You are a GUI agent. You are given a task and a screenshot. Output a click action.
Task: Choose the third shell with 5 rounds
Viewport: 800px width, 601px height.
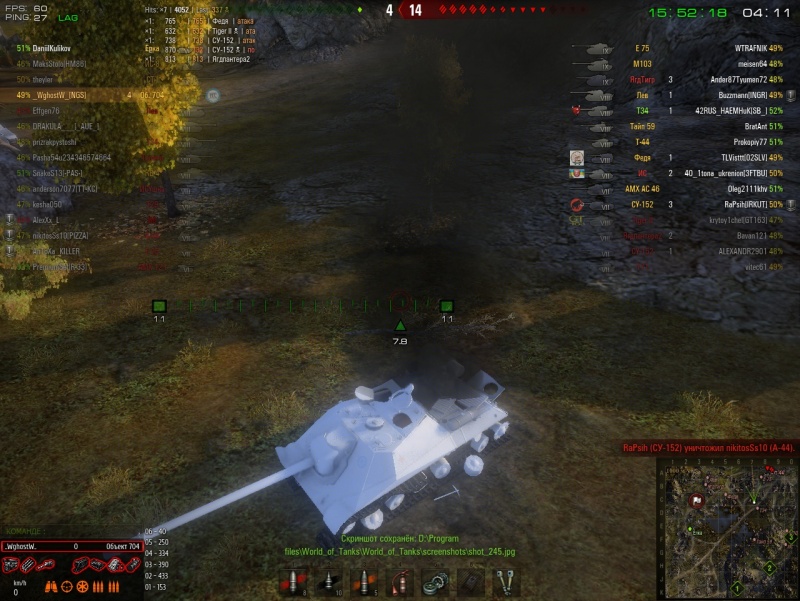[x=365, y=581]
